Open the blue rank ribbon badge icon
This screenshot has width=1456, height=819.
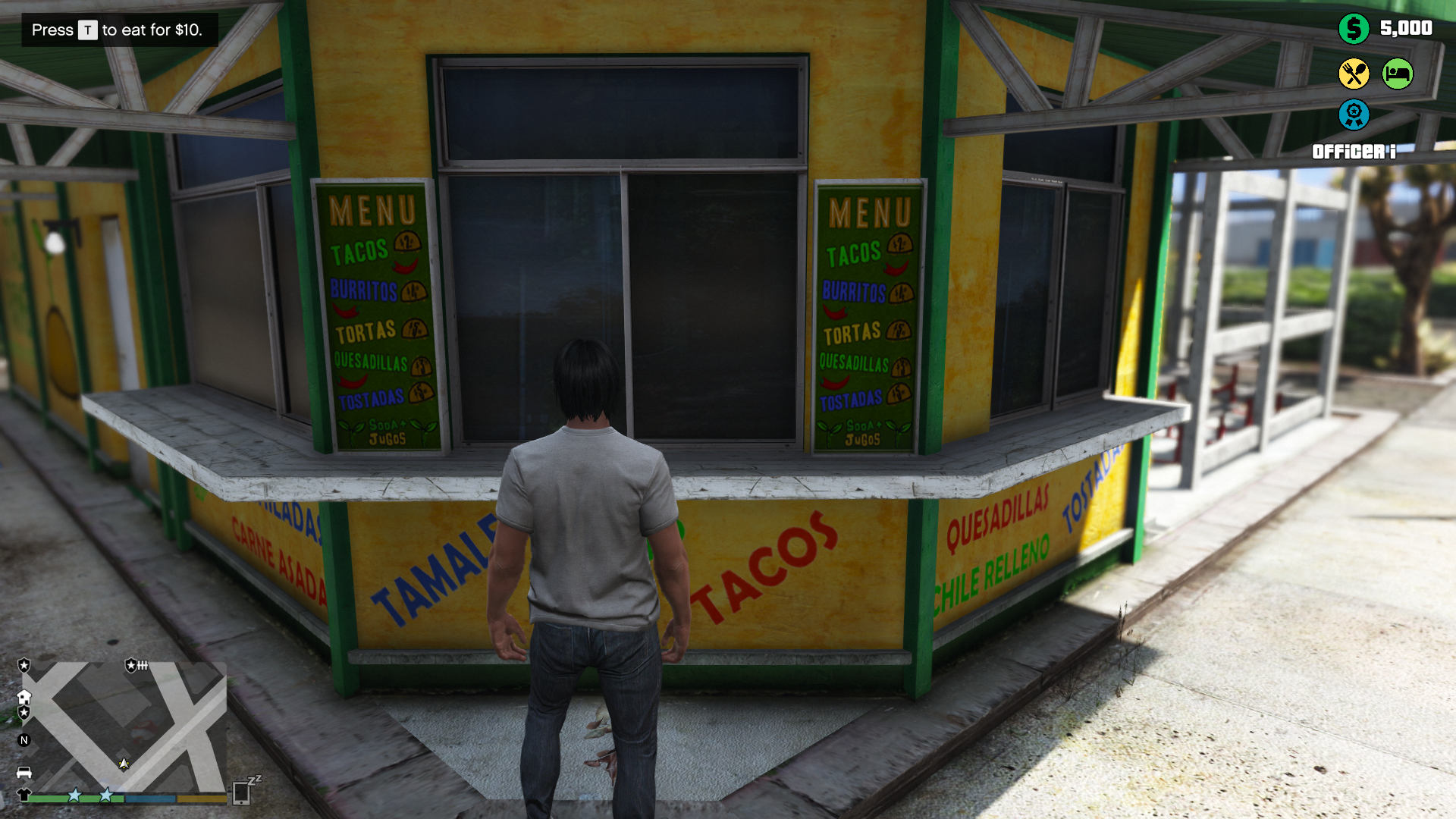click(x=1354, y=115)
